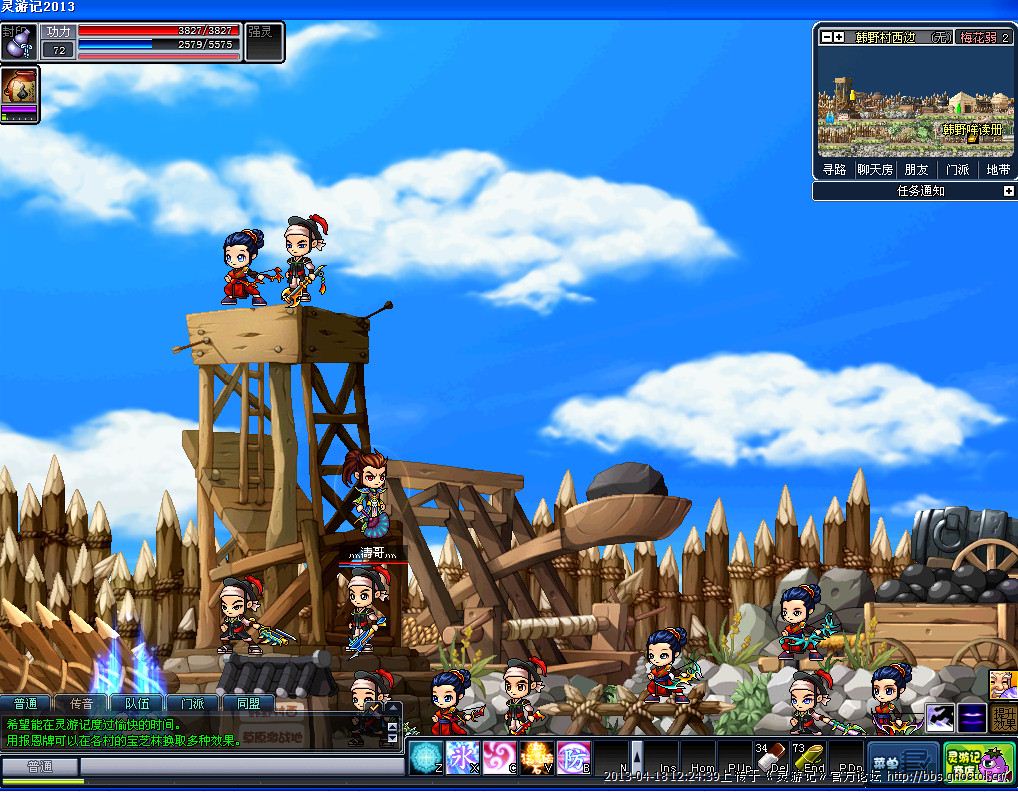Screen dimensions: 1018x792
Task: Activate the 冰 ice skill icon
Action: (x=463, y=757)
